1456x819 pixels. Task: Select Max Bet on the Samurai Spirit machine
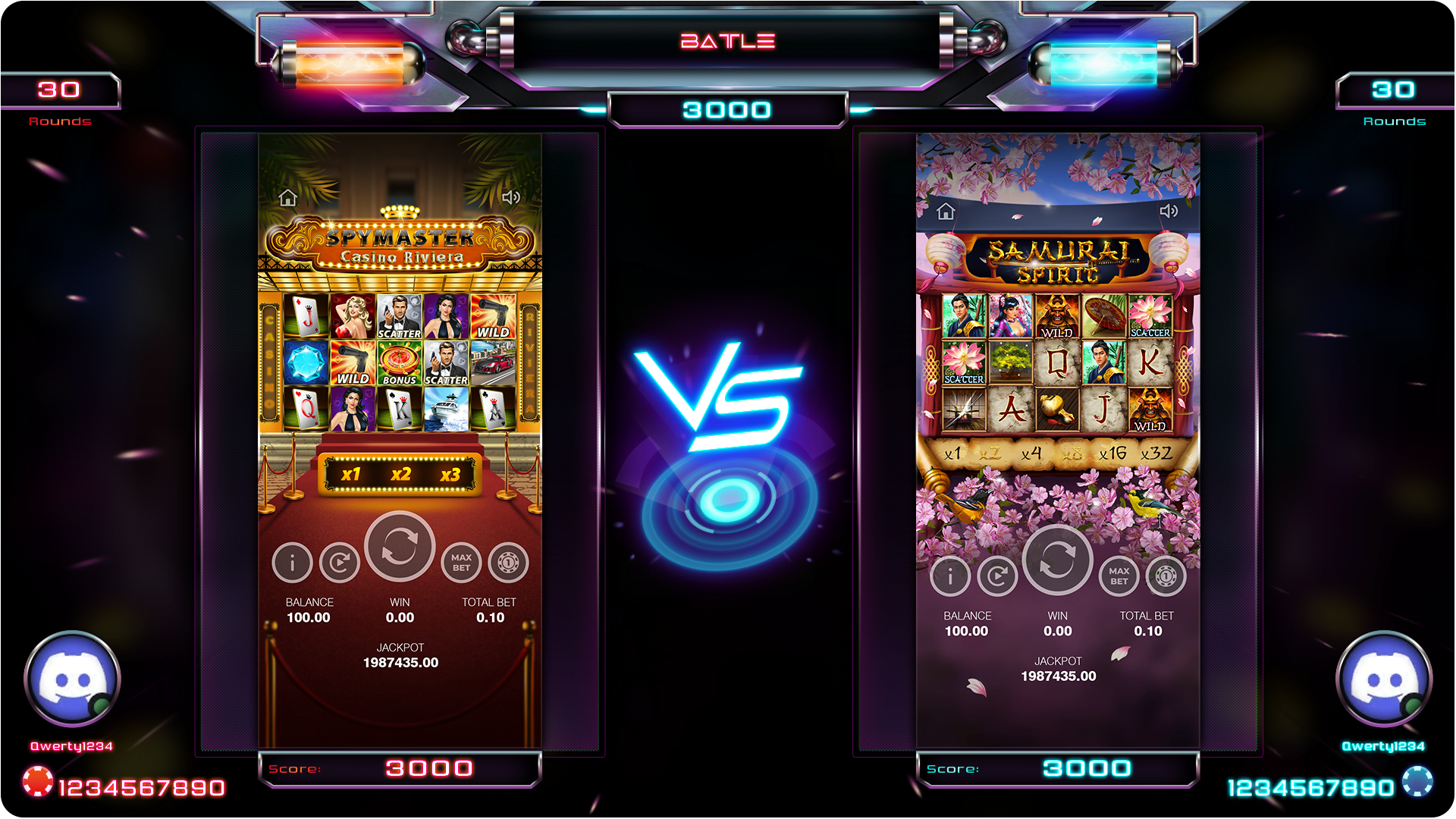tap(1119, 576)
